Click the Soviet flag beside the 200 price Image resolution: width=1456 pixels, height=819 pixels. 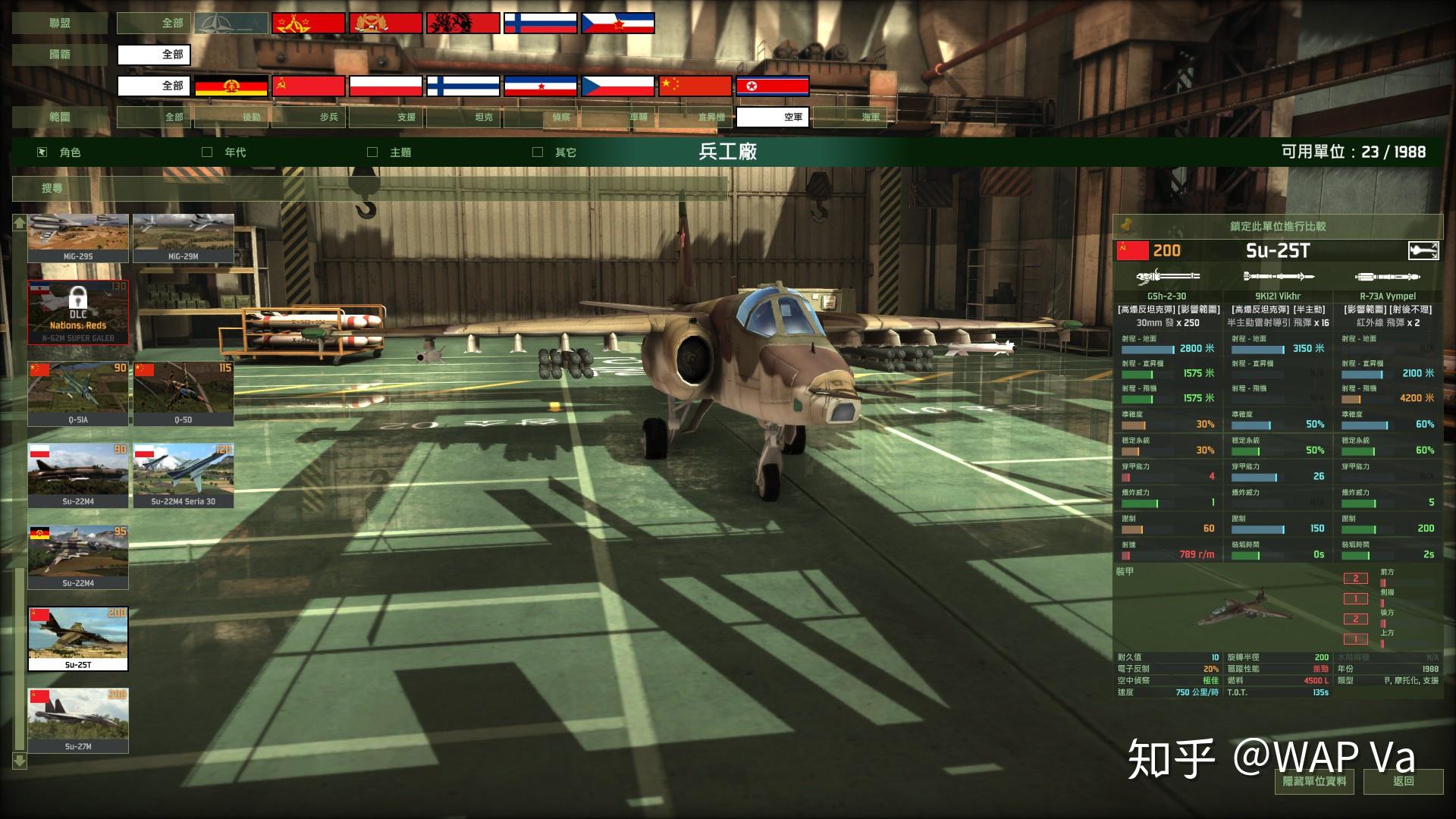[x=1132, y=250]
